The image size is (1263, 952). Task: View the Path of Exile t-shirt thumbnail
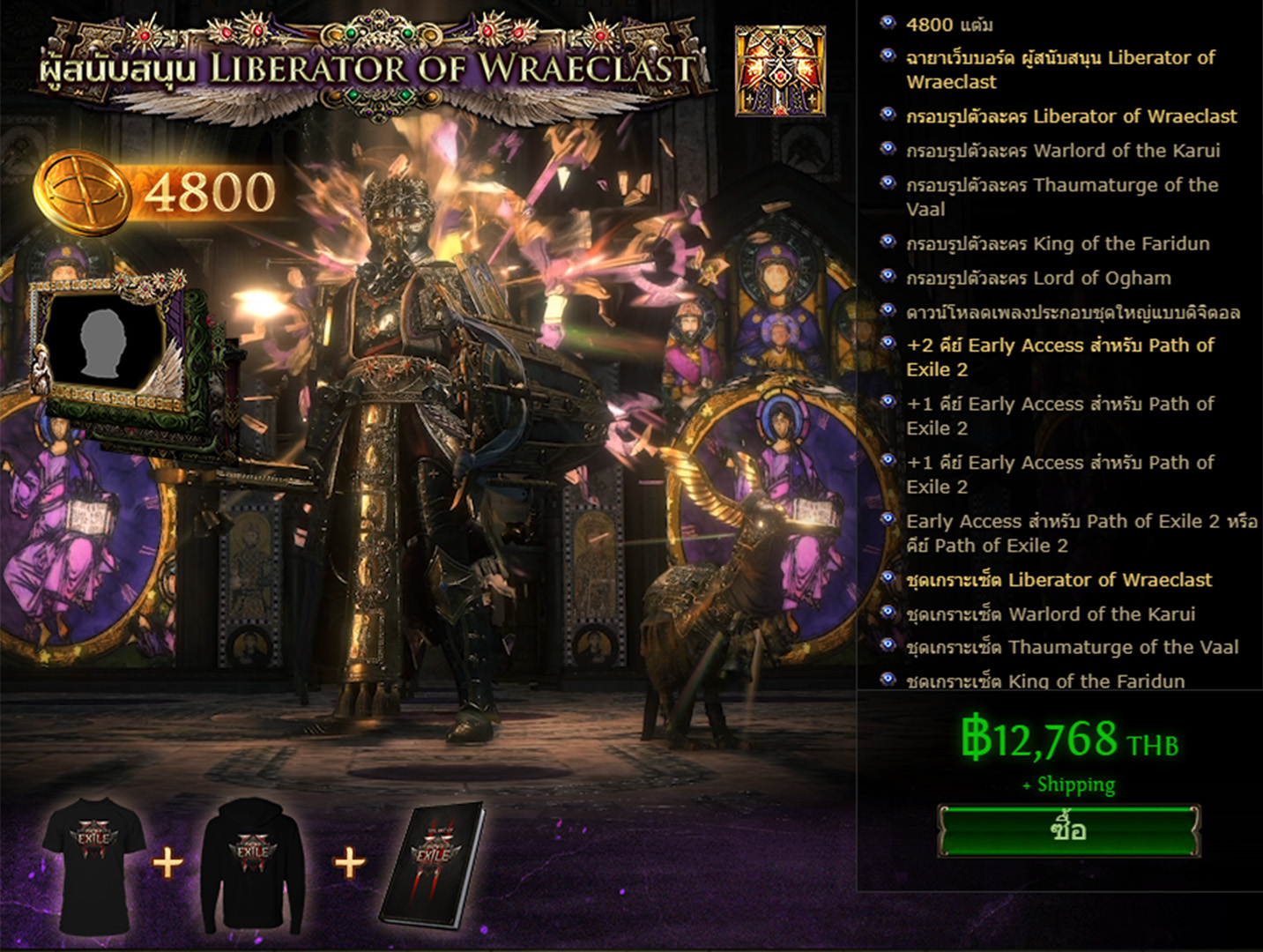[94, 864]
